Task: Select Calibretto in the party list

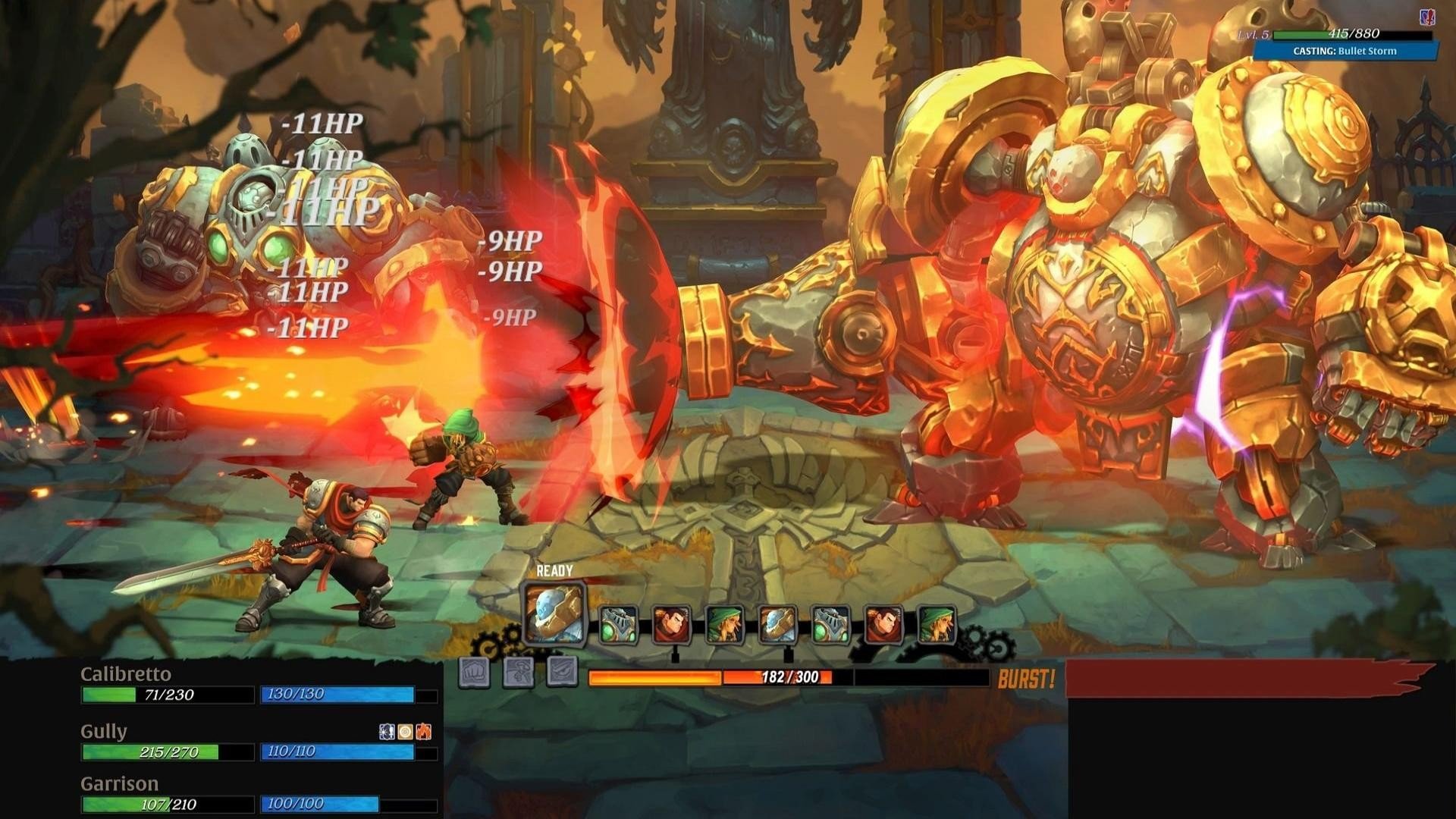Action: [x=126, y=674]
